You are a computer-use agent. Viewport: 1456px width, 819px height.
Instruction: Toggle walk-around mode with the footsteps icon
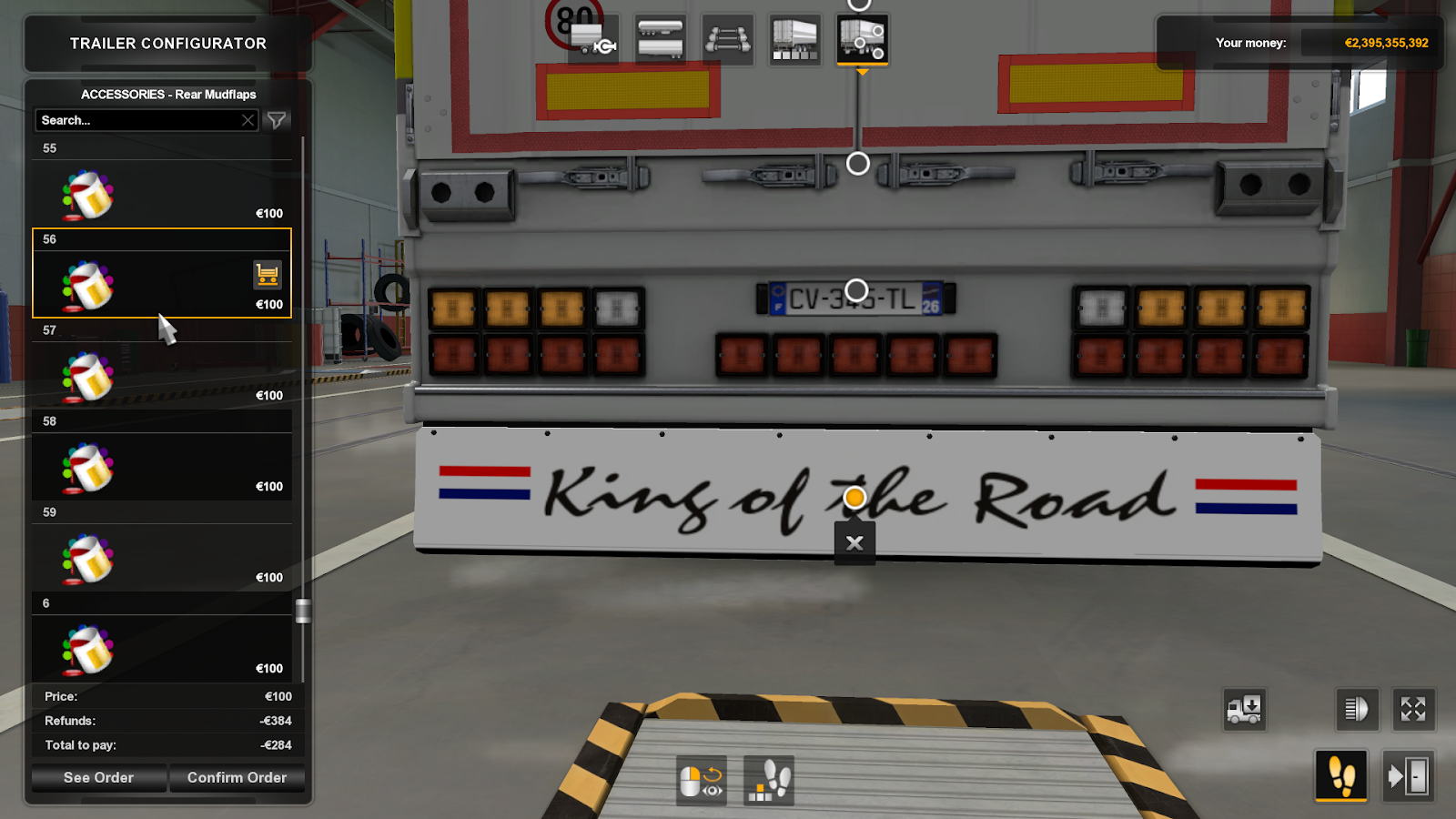point(1340,775)
